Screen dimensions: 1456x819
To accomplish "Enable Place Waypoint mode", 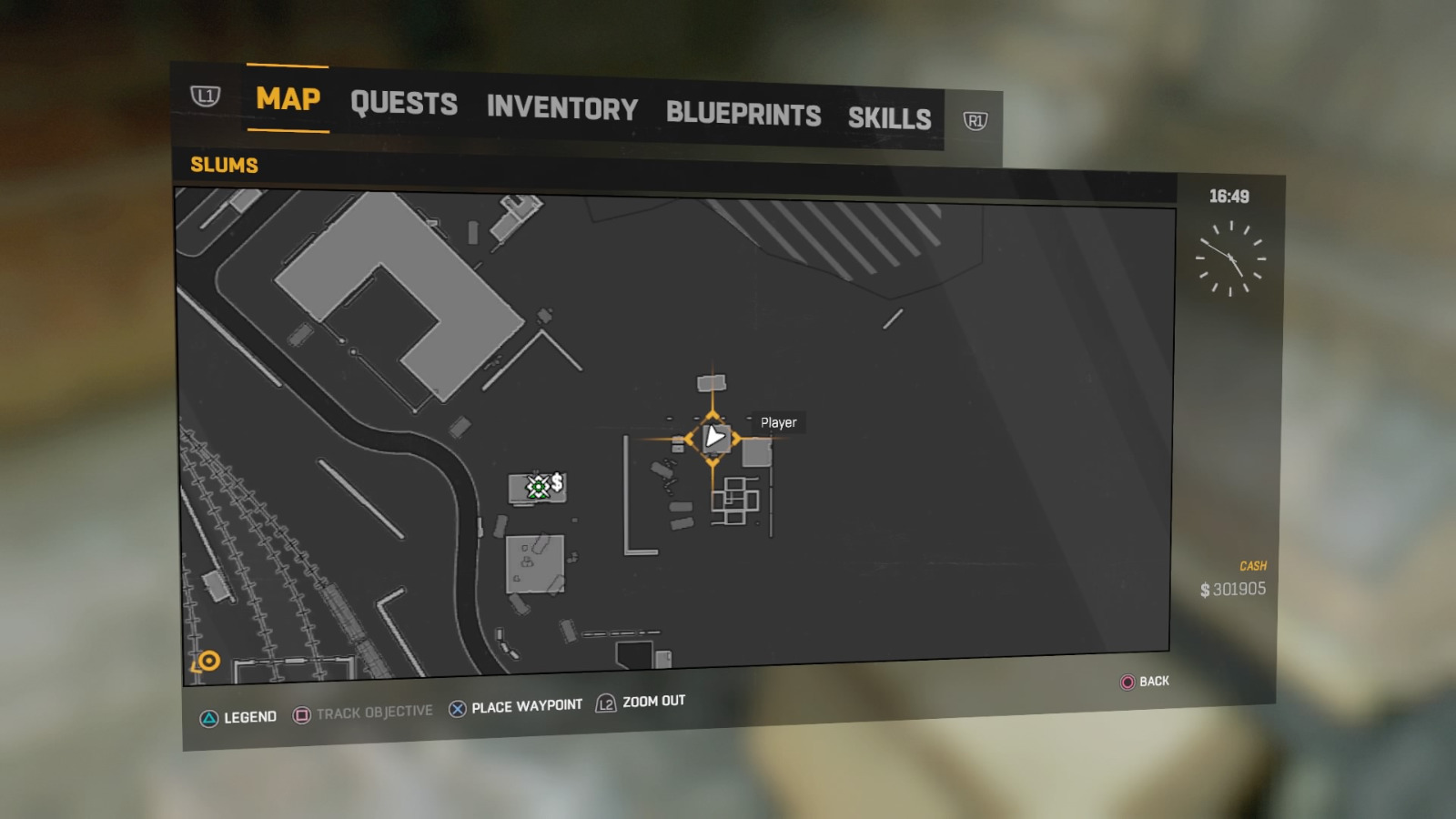I will [526, 703].
